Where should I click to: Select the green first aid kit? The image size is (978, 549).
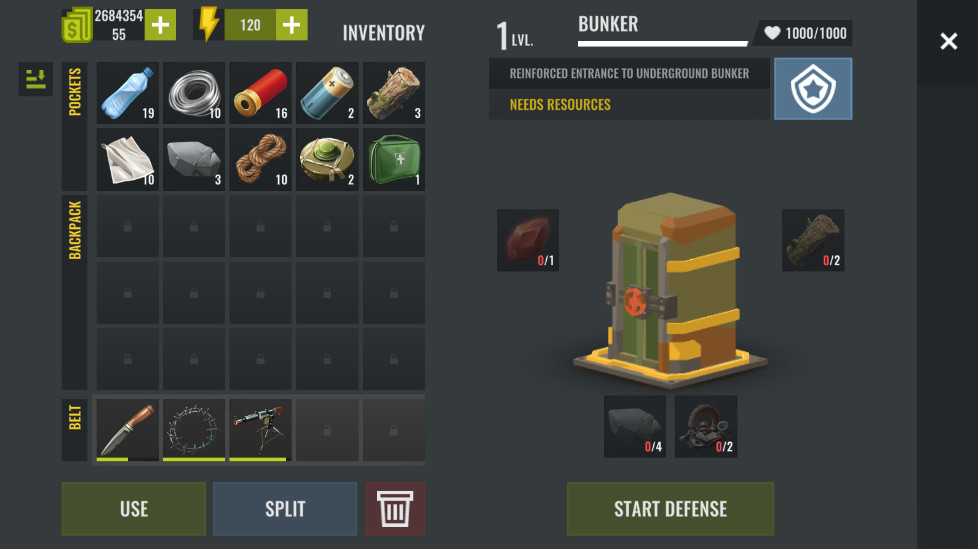(393, 160)
